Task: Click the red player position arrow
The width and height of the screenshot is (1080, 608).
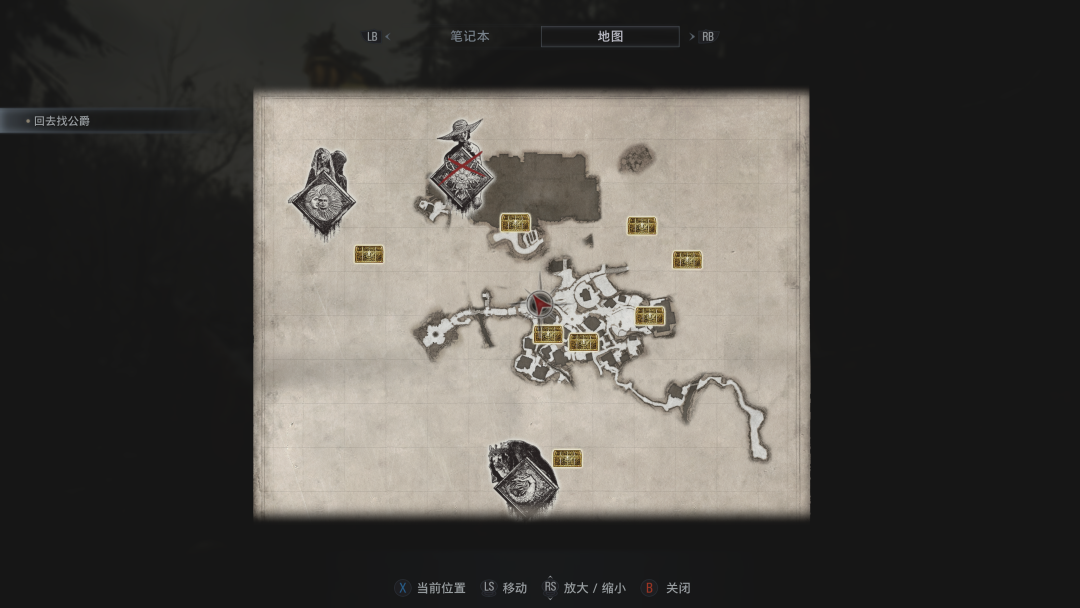Action: pos(540,304)
